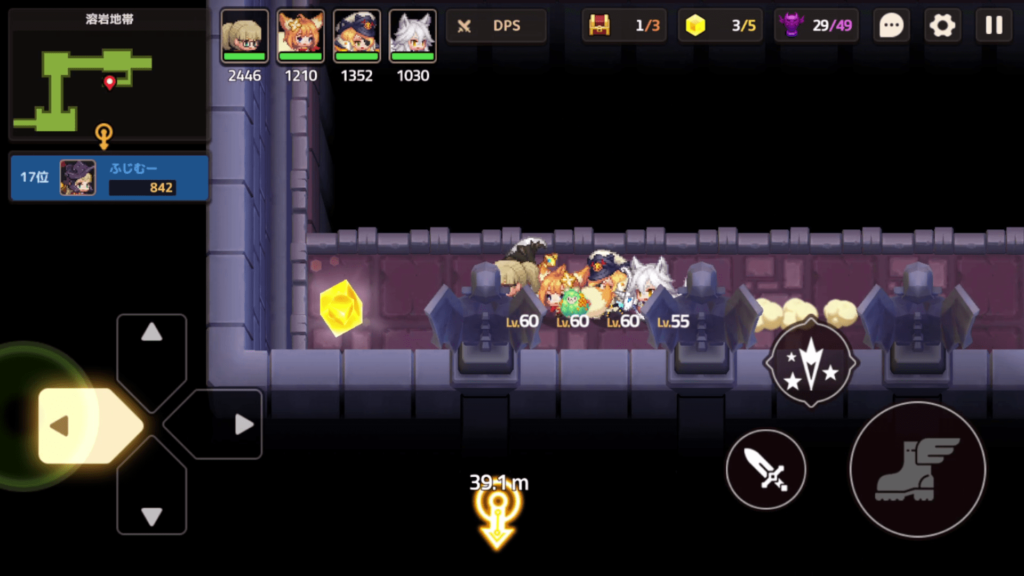This screenshot has width=1024, height=576.
Task: Open the lava zone minimap
Action: pos(108,74)
